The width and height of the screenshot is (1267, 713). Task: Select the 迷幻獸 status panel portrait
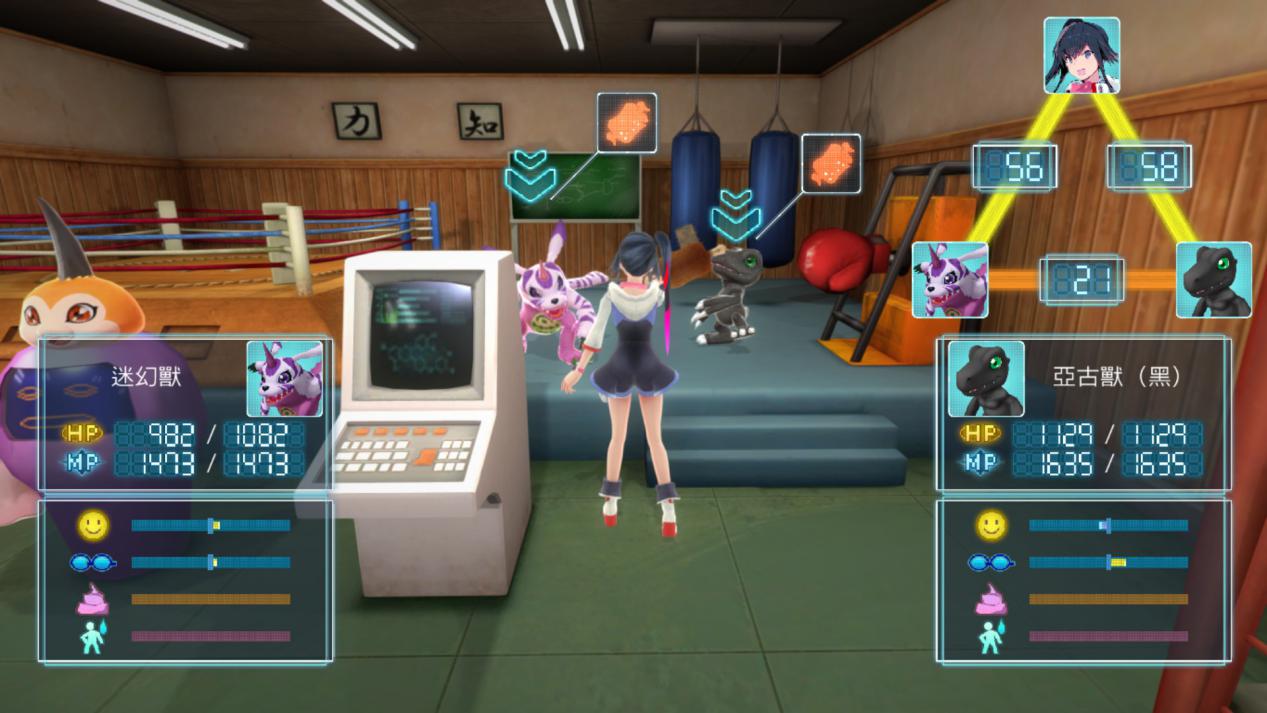tap(285, 378)
